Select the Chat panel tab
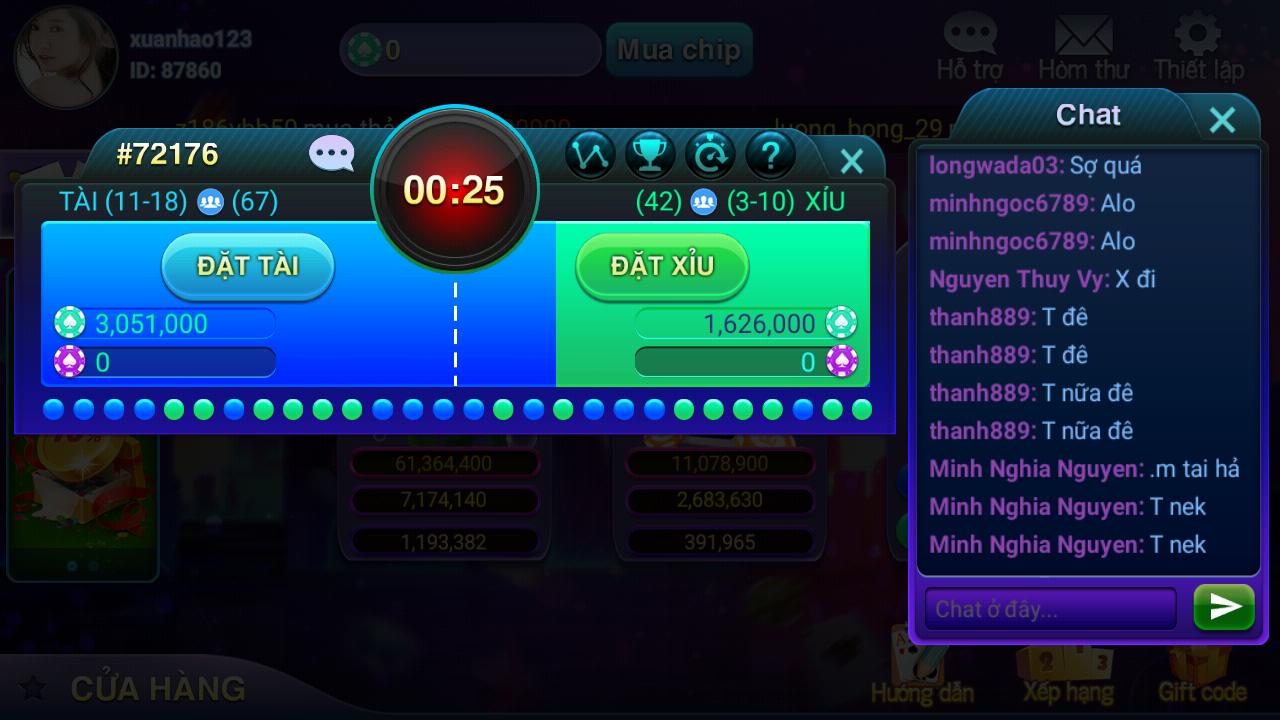1280x720 pixels. tap(1087, 115)
